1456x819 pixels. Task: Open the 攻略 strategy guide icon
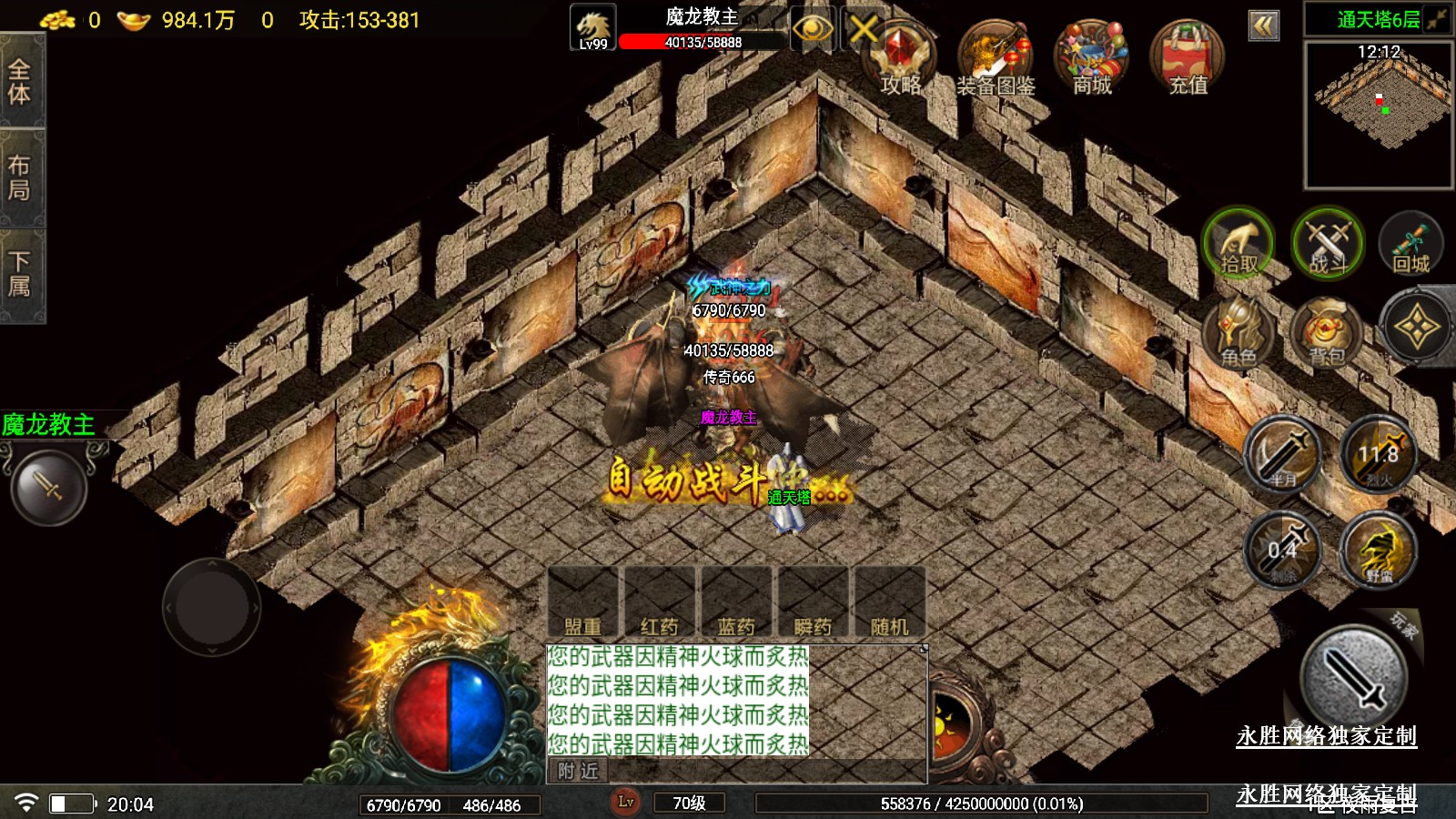coord(900,56)
